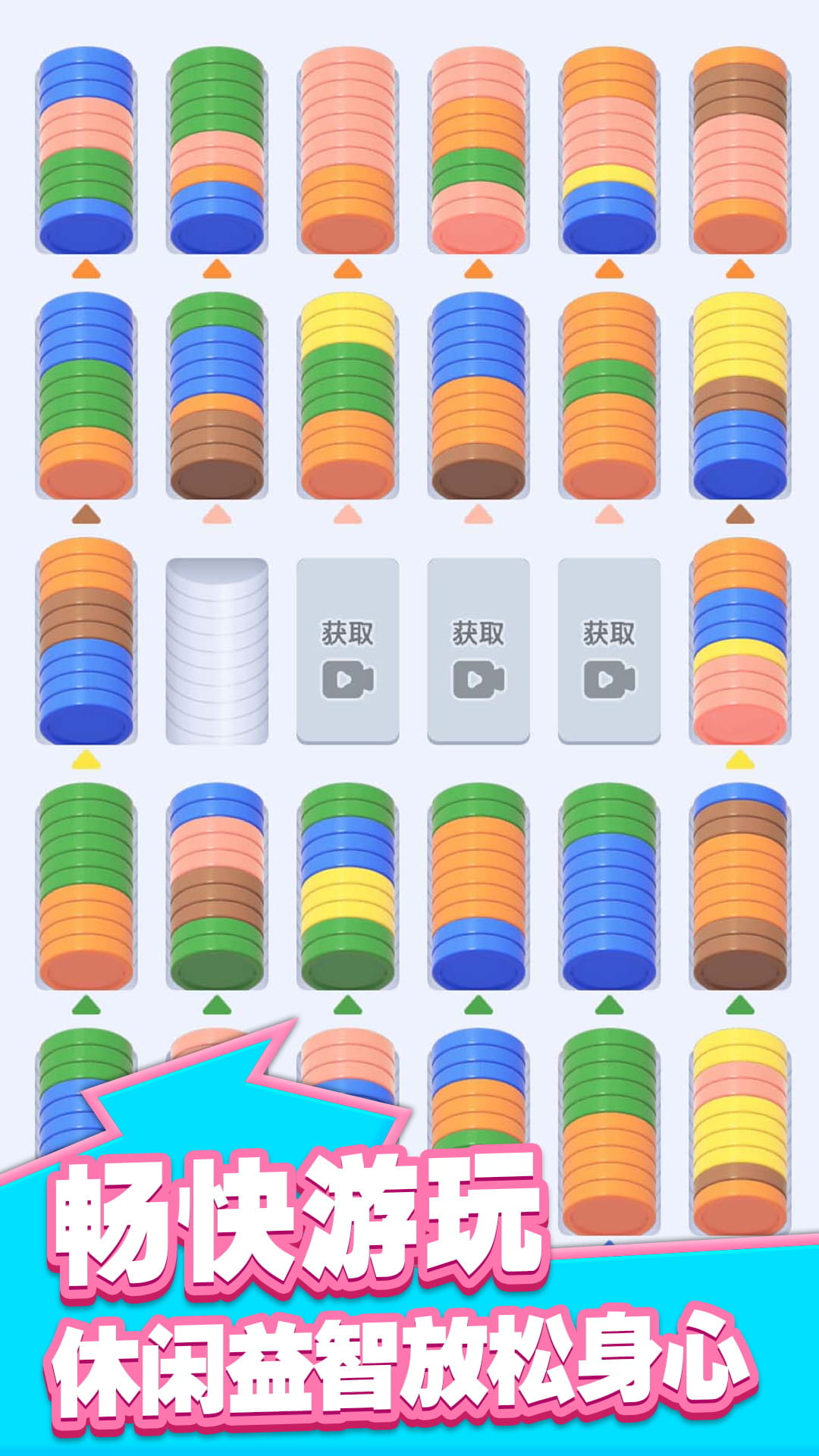Image resolution: width=819 pixels, height=1456 pixels.
Task: Select the blue, pink, green, blue stack
Action: 86,150
